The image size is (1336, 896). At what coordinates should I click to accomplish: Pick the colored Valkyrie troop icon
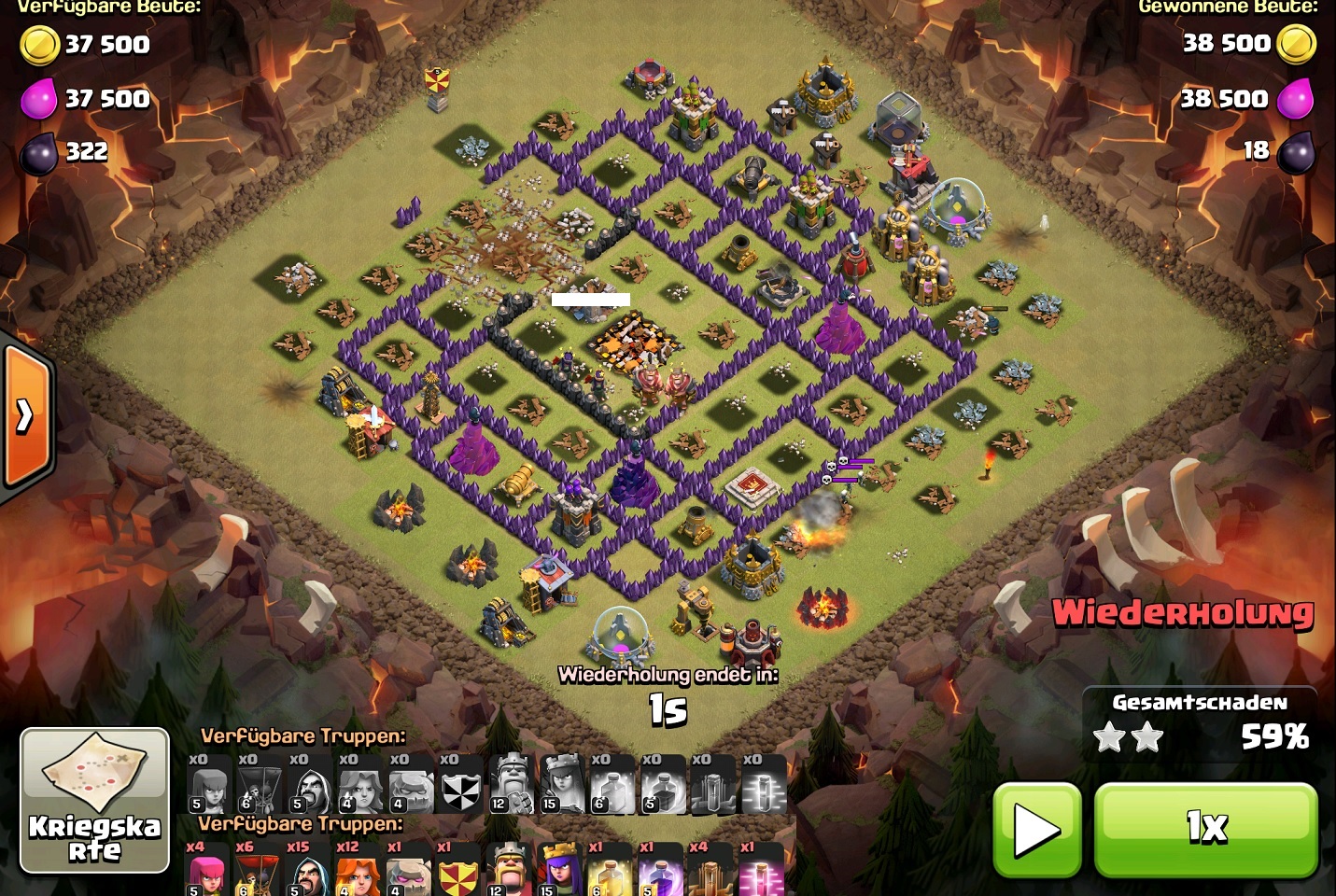coord(359,870)
